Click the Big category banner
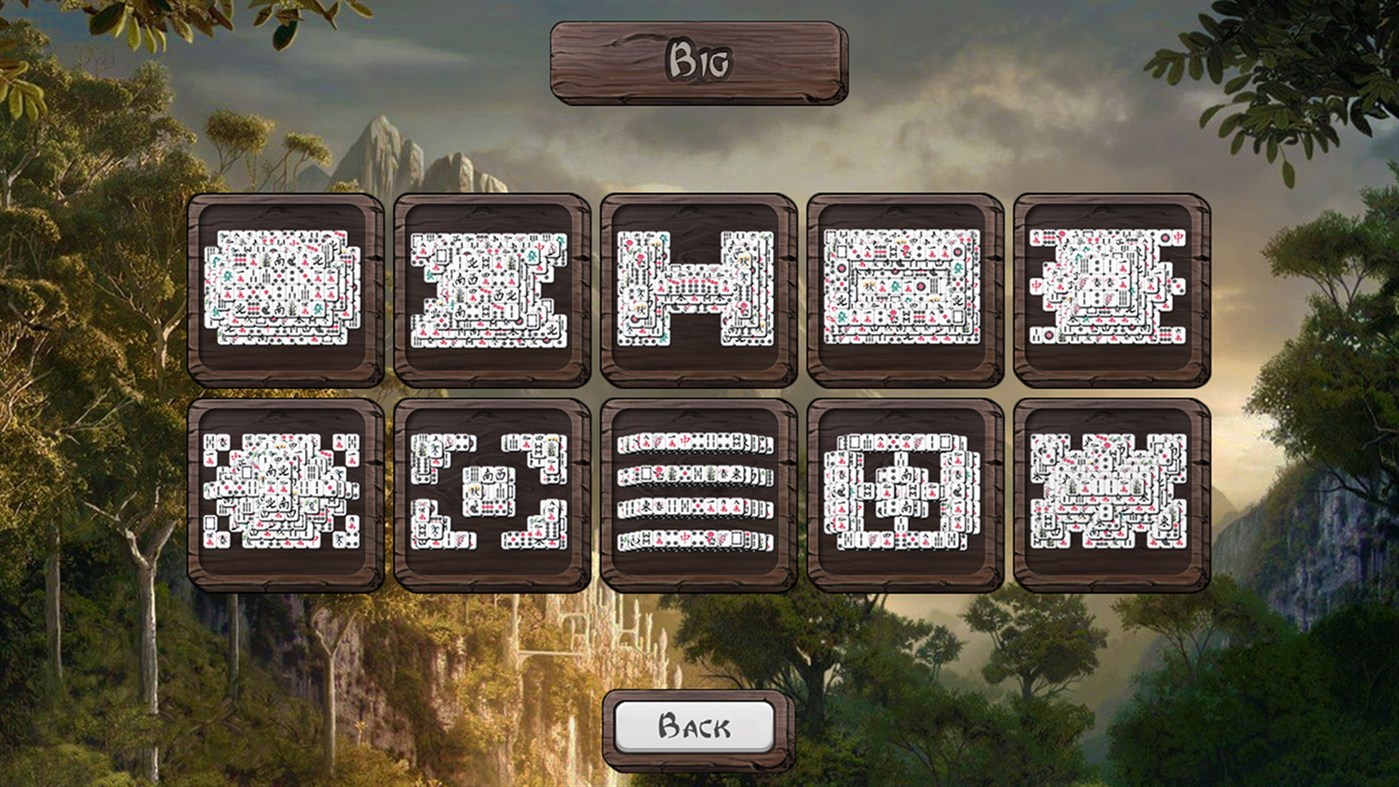 click(700, 62)
